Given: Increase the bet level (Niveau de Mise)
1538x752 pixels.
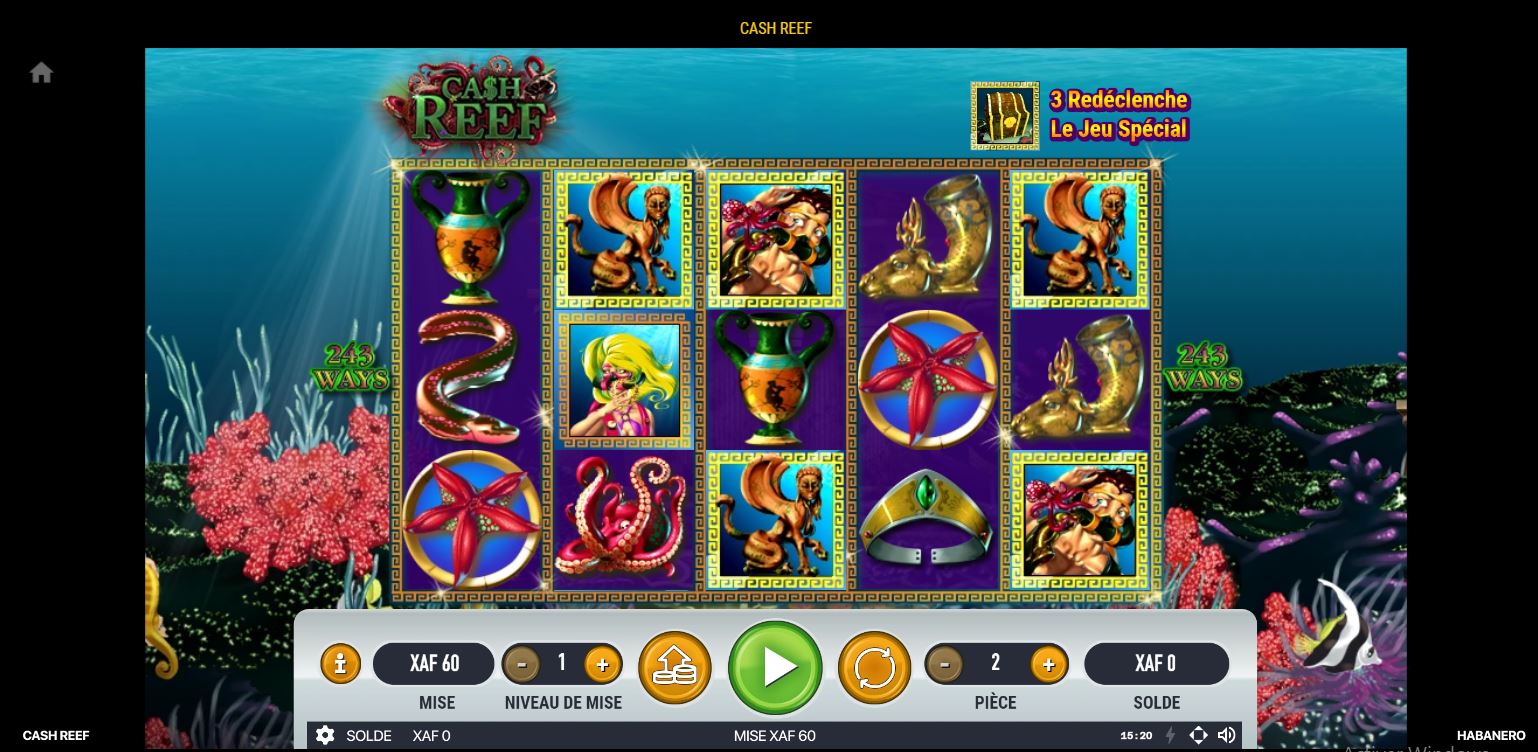Looking at the screenshot, I should [602, 664].
